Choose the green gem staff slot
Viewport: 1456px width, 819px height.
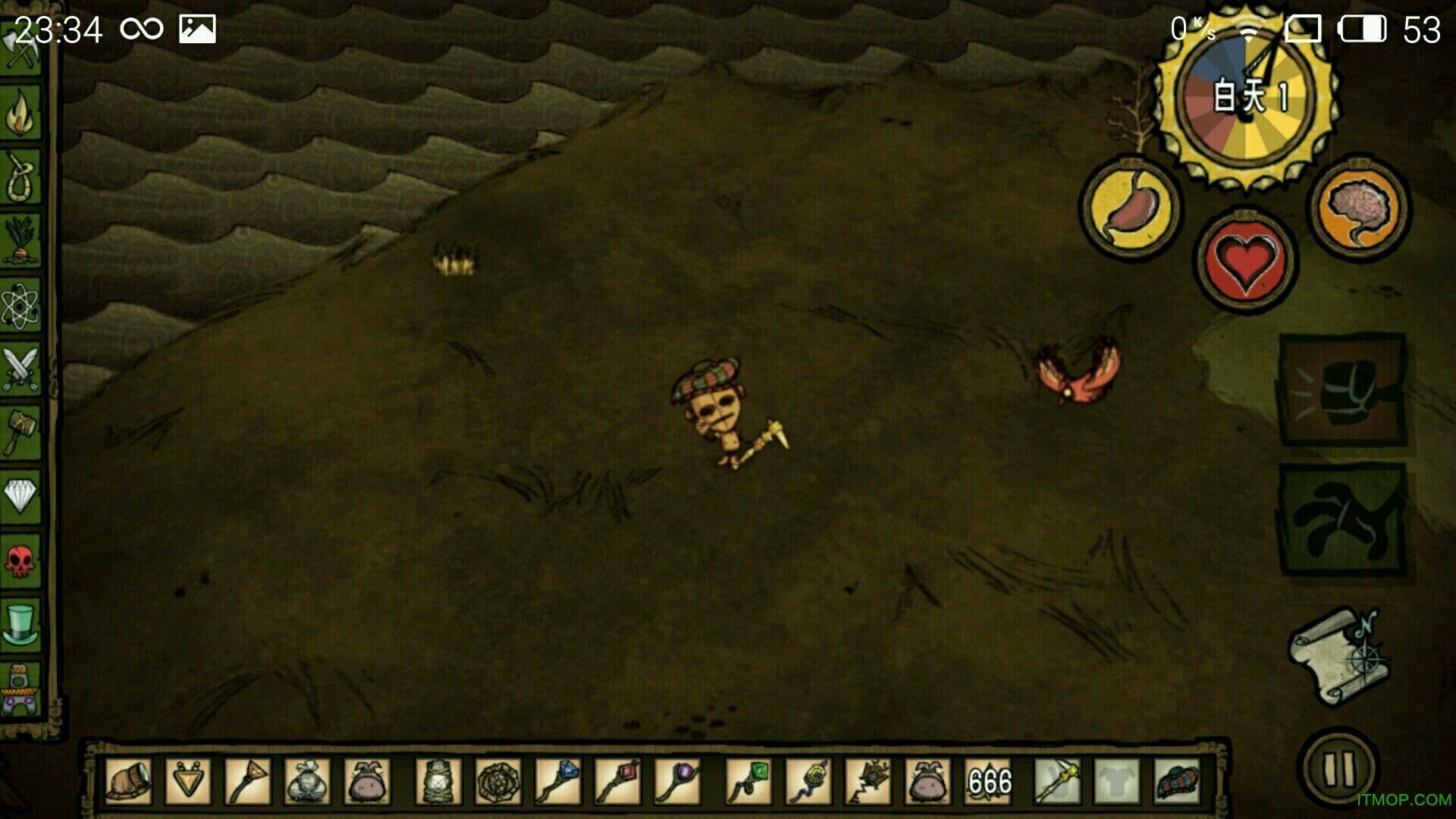[x=748, y=781]
